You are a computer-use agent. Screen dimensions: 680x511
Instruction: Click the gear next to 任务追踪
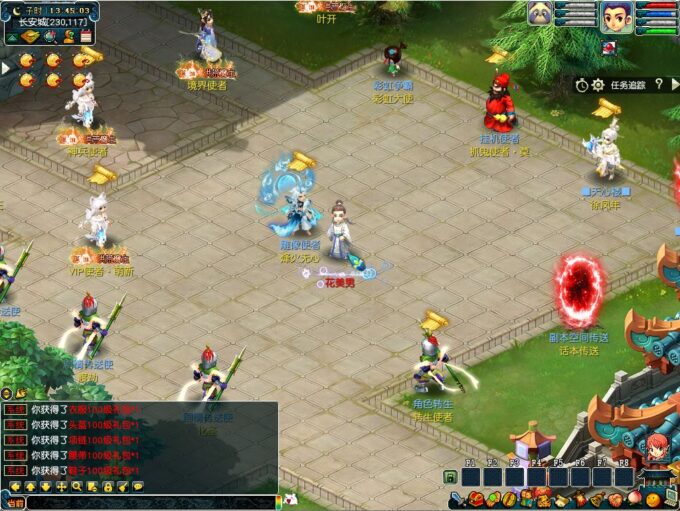pos(598,86)
